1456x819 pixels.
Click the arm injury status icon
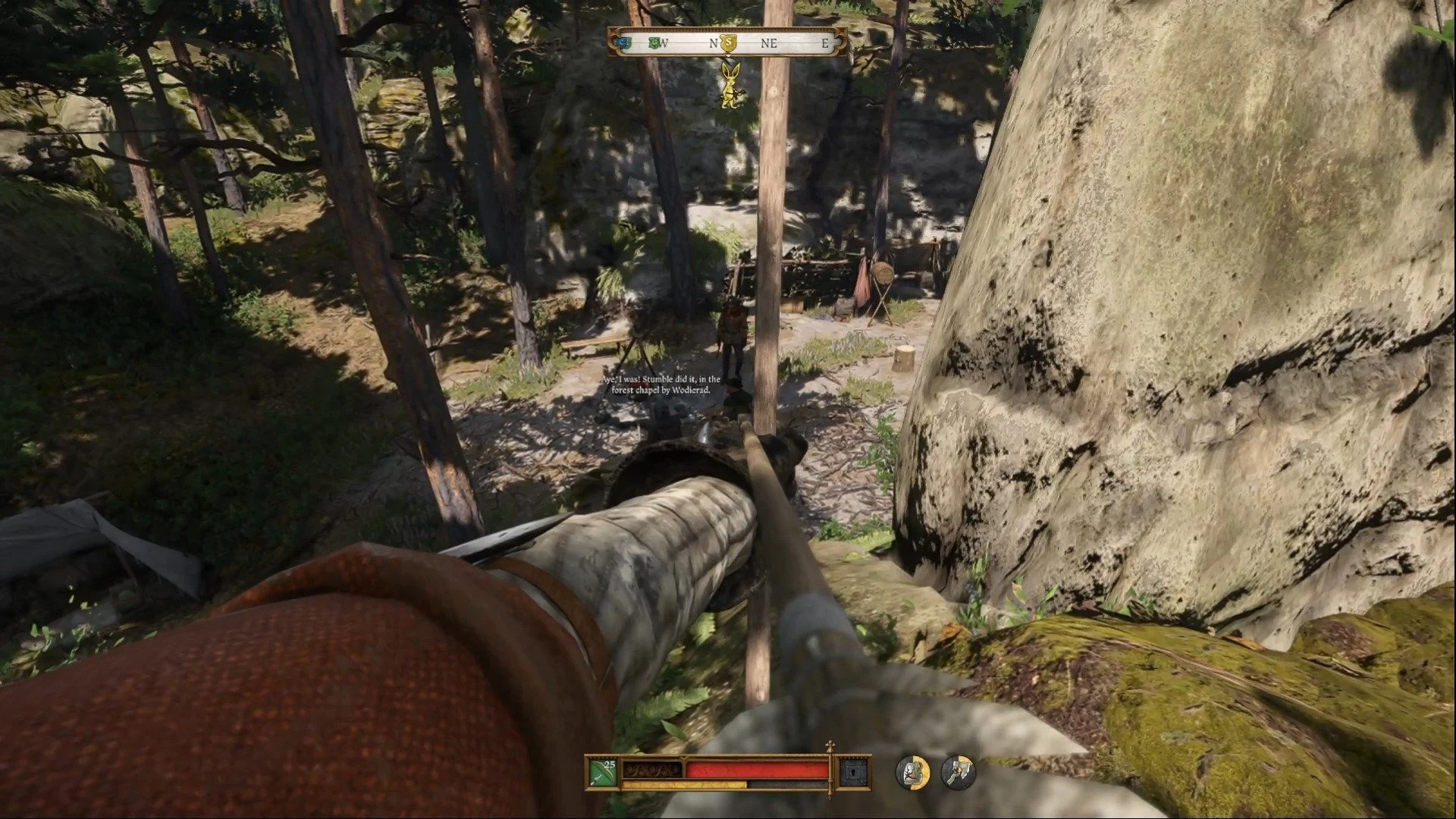point(958,773)
